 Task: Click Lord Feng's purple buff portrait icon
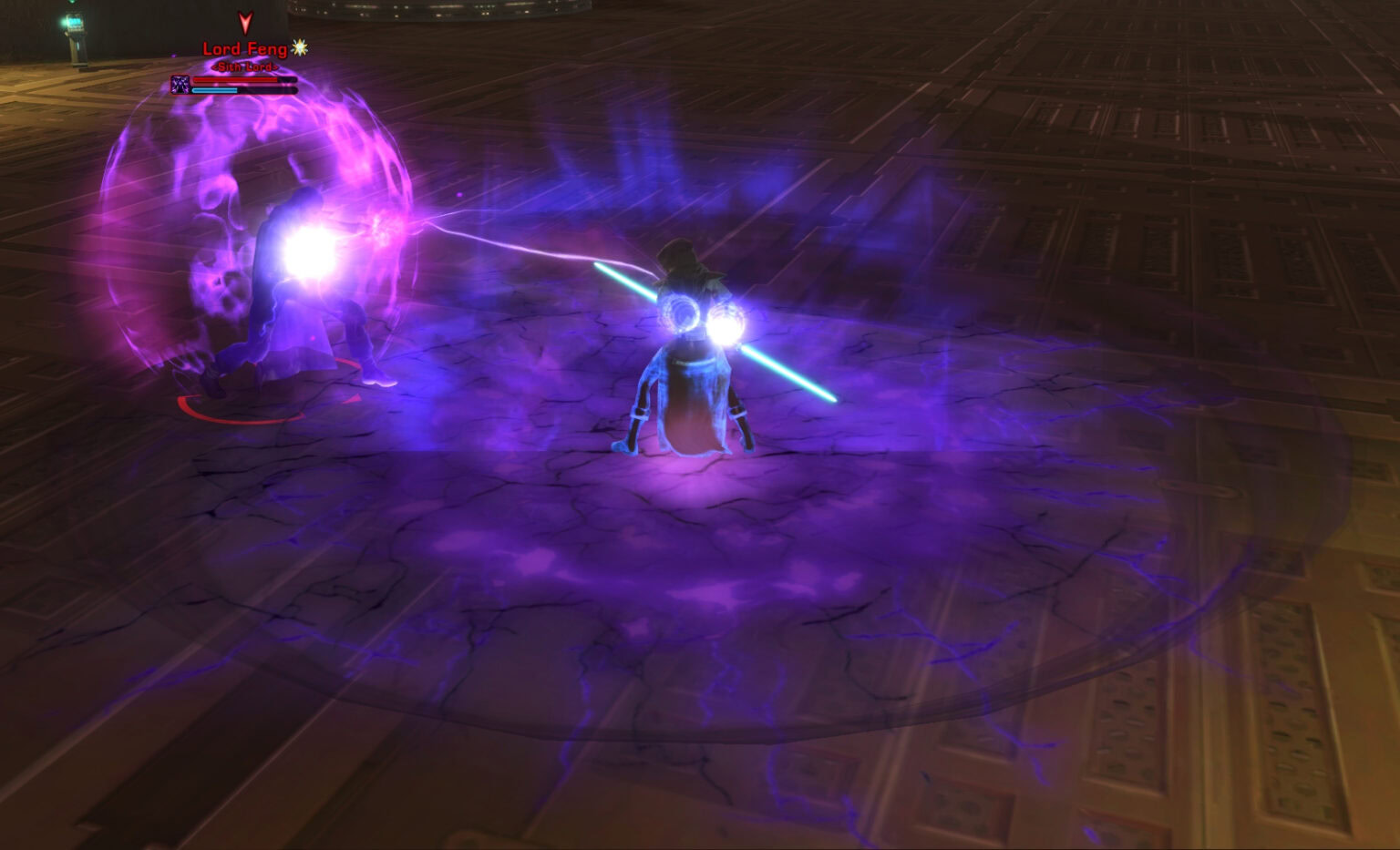coord(179,85)
